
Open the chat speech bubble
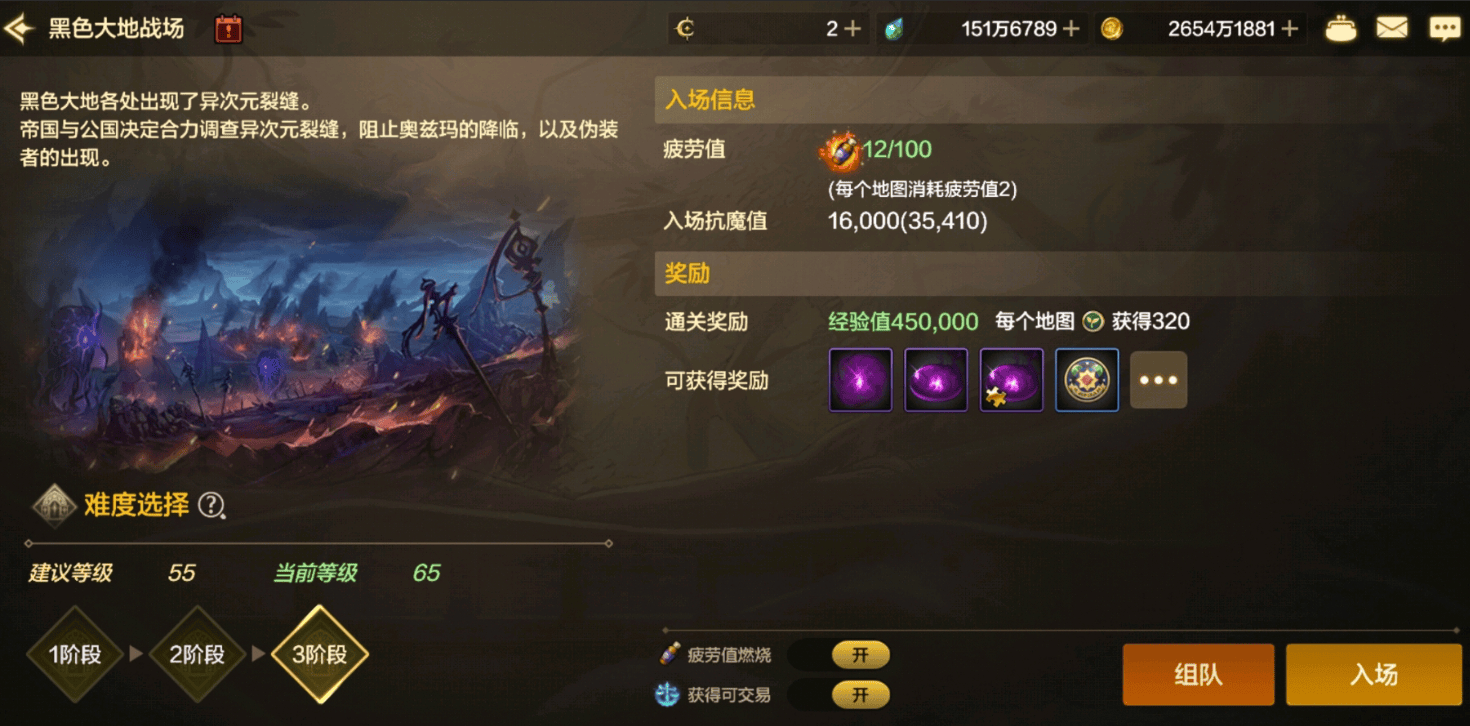(x=1444, y=29)
